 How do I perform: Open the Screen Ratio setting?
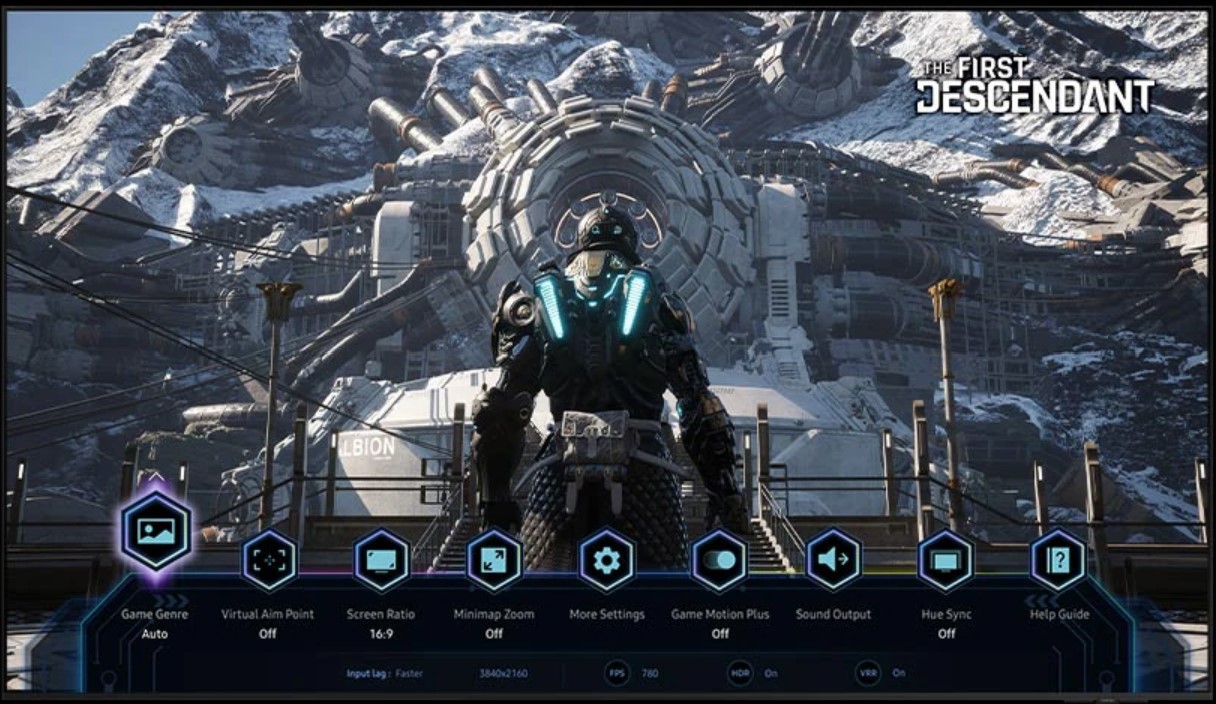(382, 560)
